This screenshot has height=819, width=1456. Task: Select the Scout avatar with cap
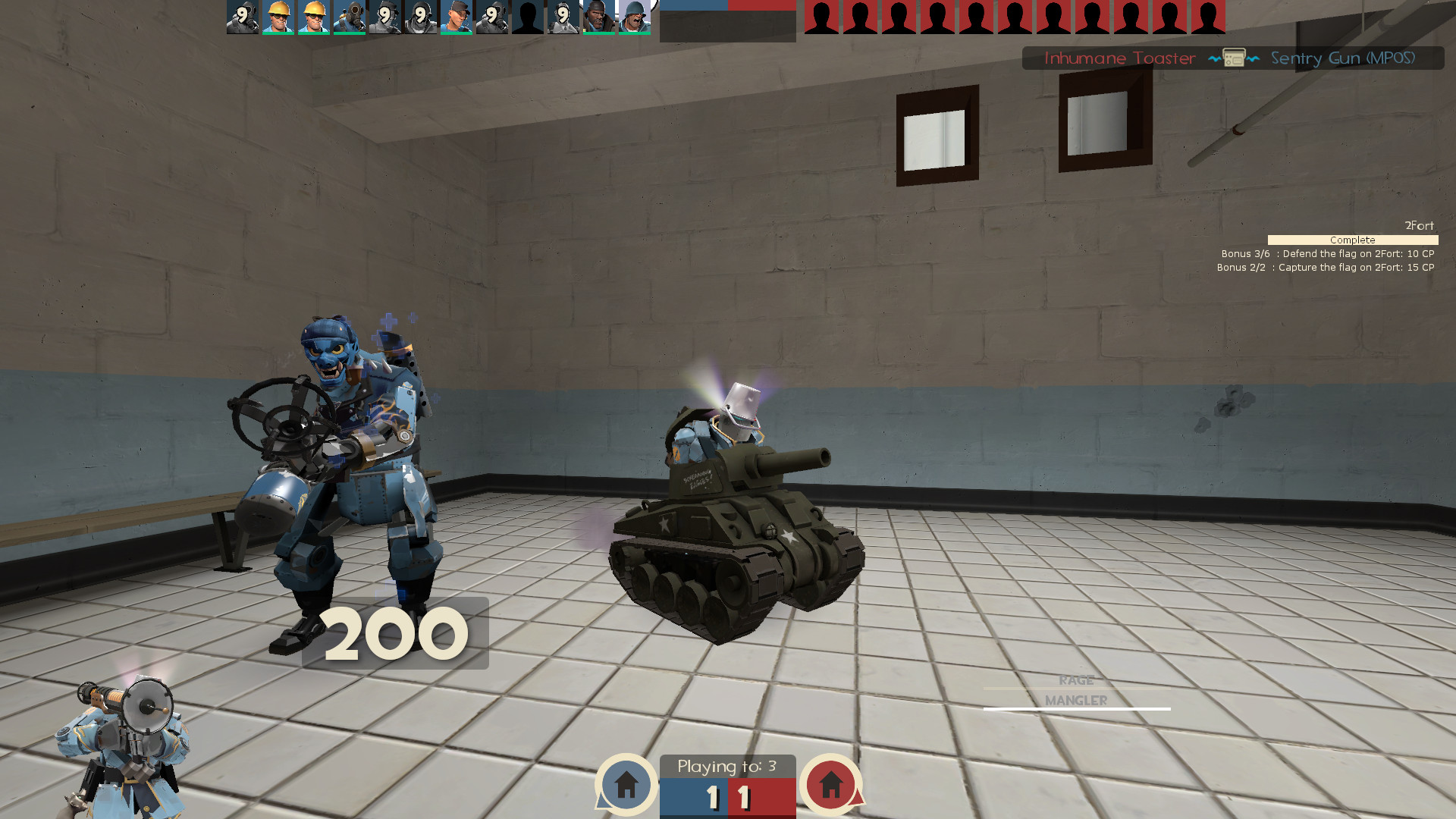457,17
